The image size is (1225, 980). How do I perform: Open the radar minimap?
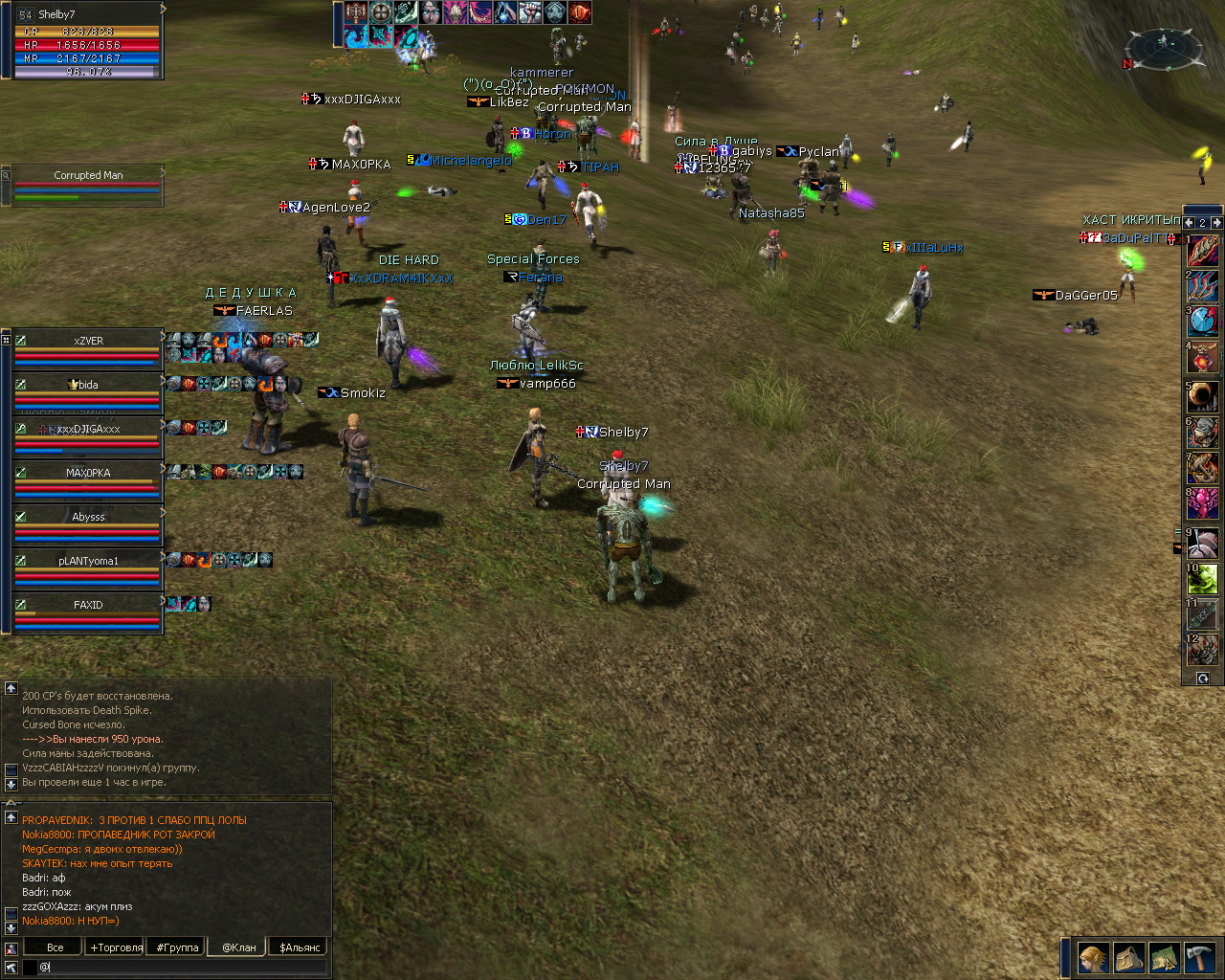pyautogui.click(x=1165, y=50)
